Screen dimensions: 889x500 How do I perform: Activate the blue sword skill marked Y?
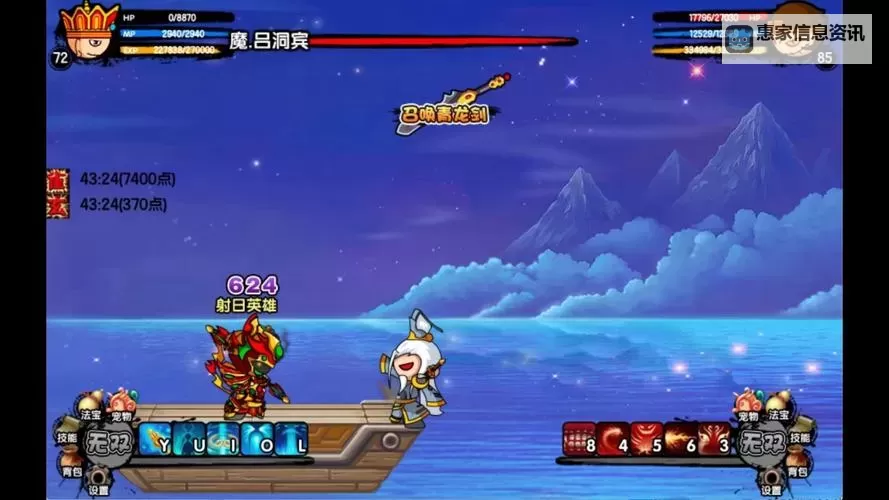(x=157, y=439)
